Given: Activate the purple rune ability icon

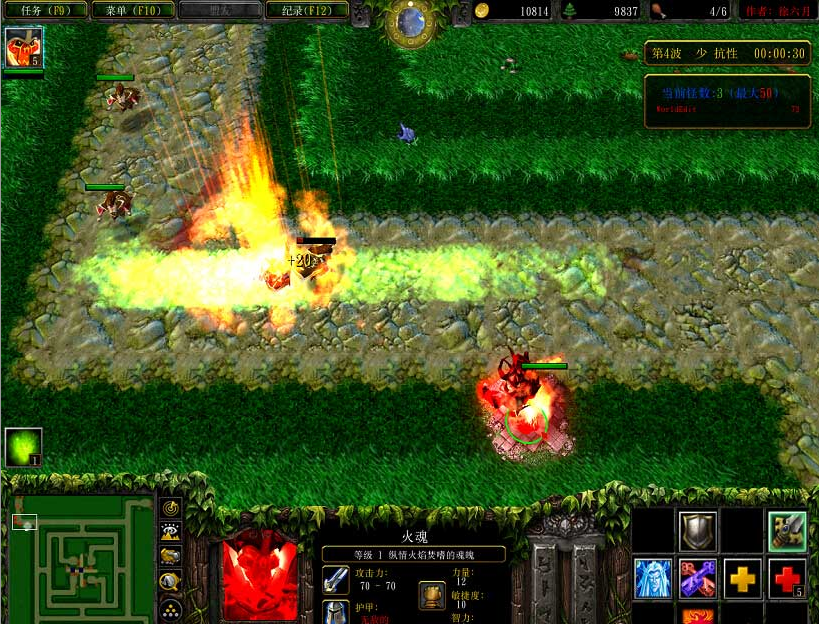Looking at the screenshot, I should (x=697, y=579).
